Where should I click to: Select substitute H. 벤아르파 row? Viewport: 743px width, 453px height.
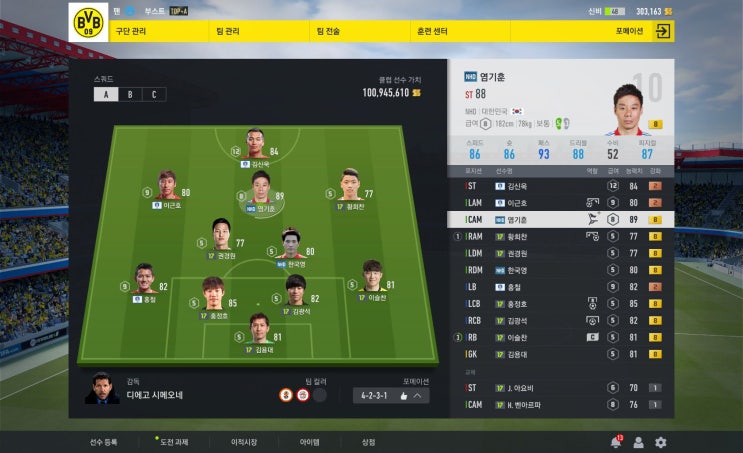[560, 404]
